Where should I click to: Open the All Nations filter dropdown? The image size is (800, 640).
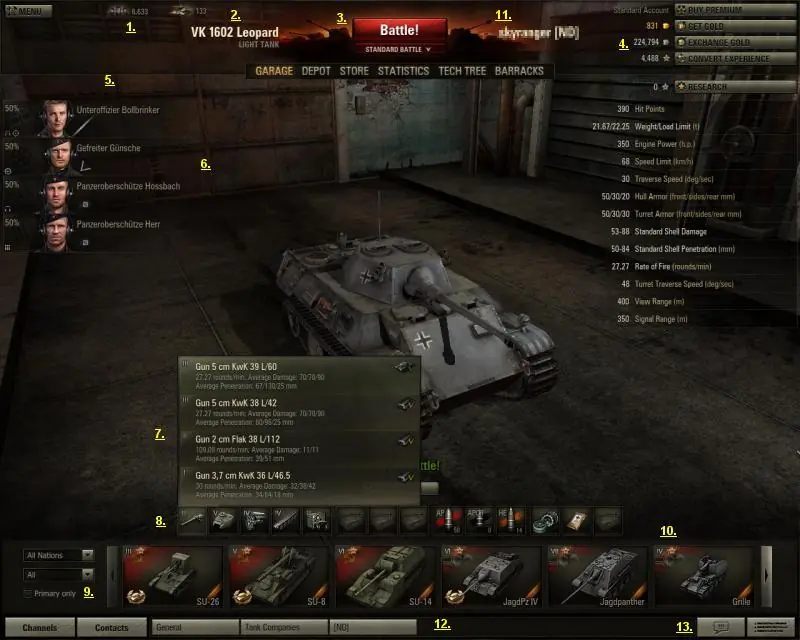pos(59,554)
